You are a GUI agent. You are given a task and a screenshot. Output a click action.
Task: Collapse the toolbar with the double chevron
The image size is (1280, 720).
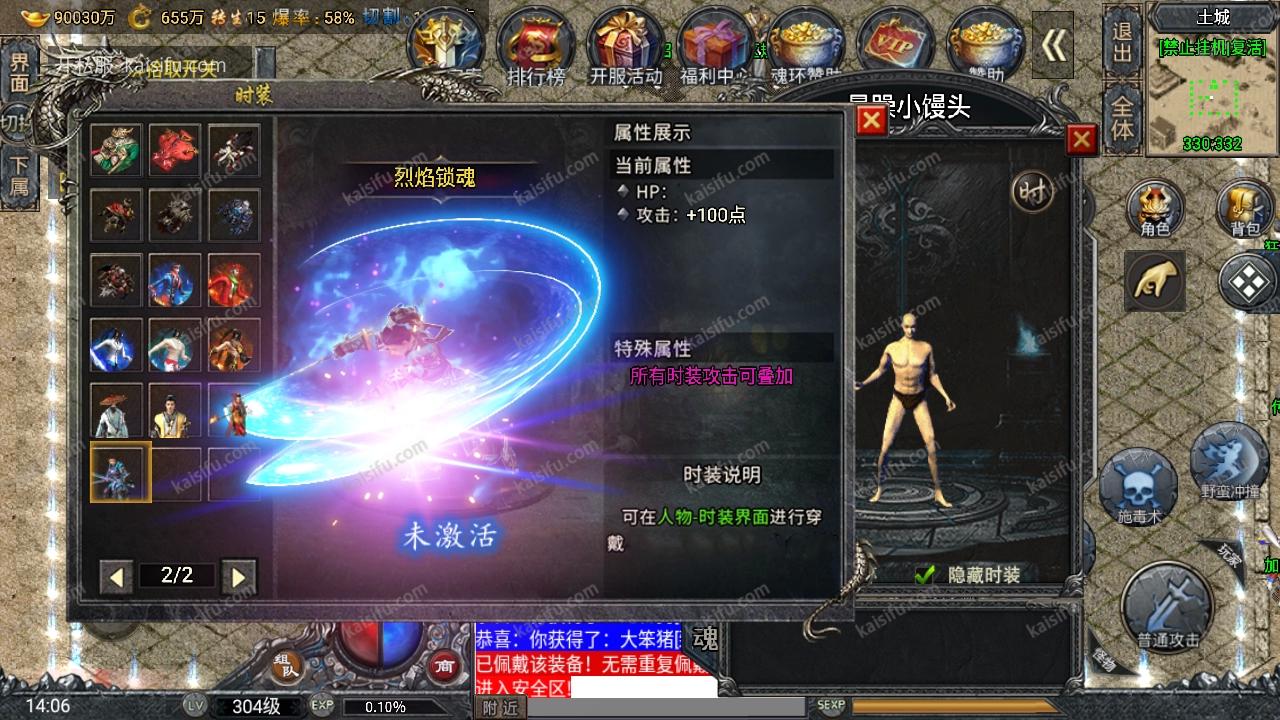[x=1053, y=45]
